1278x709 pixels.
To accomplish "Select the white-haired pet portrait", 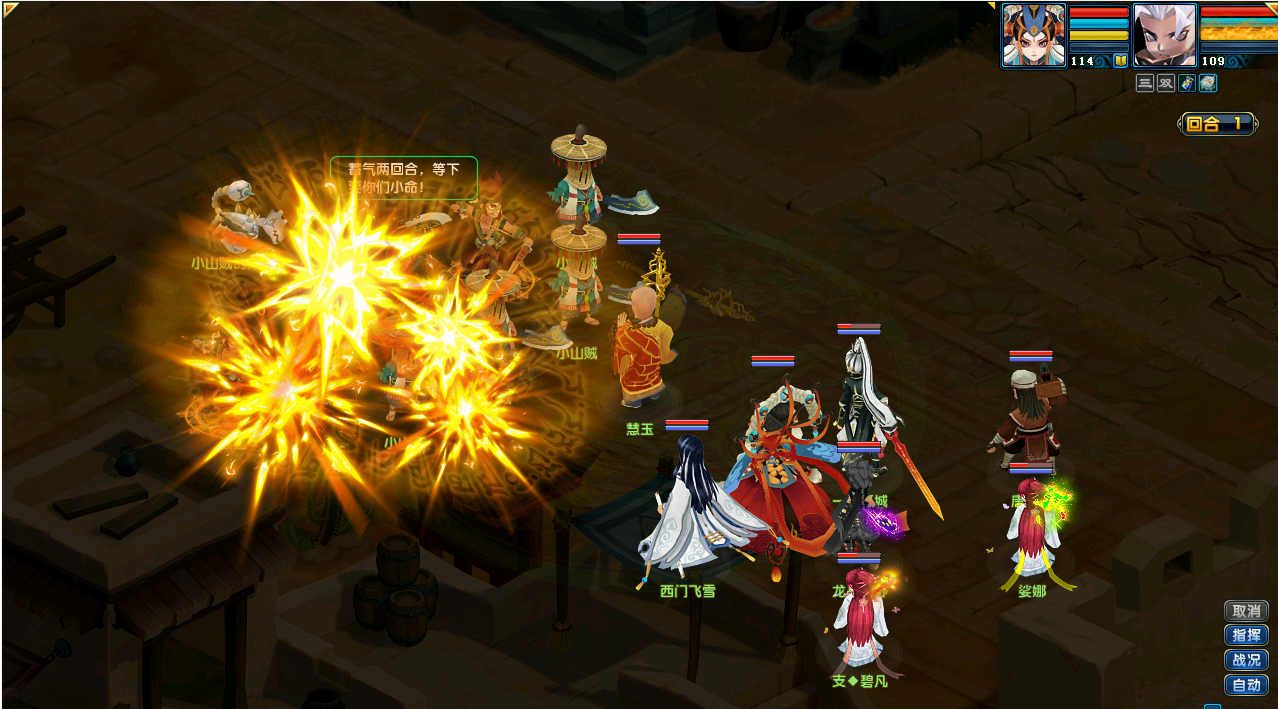I will click(1164, 35).
